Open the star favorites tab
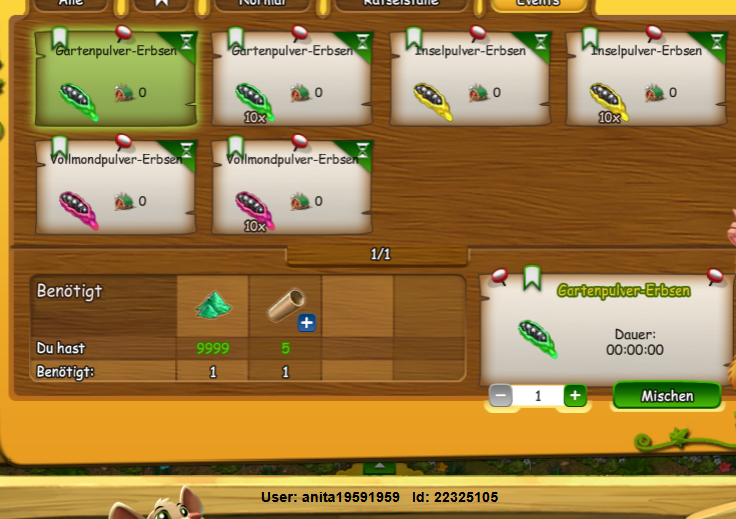The width and height of the screenshot is (736, 519). pyautogui.click(x=167, y=4)
